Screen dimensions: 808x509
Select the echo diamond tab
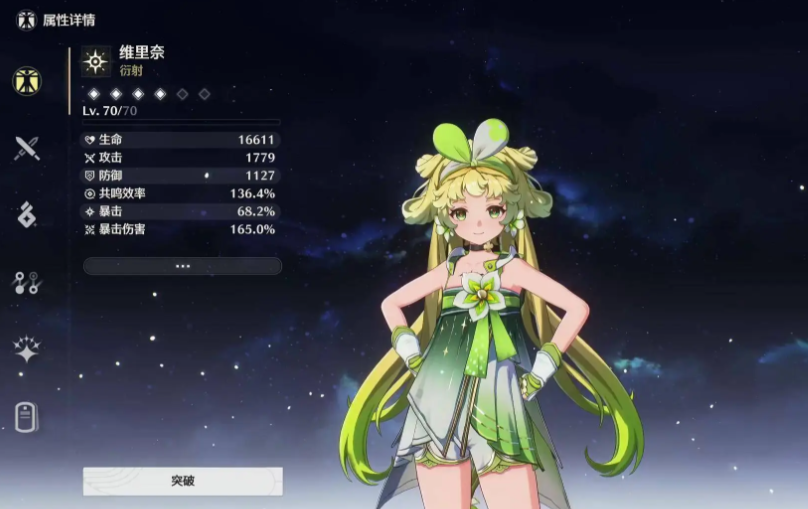[x=27, y=215]
